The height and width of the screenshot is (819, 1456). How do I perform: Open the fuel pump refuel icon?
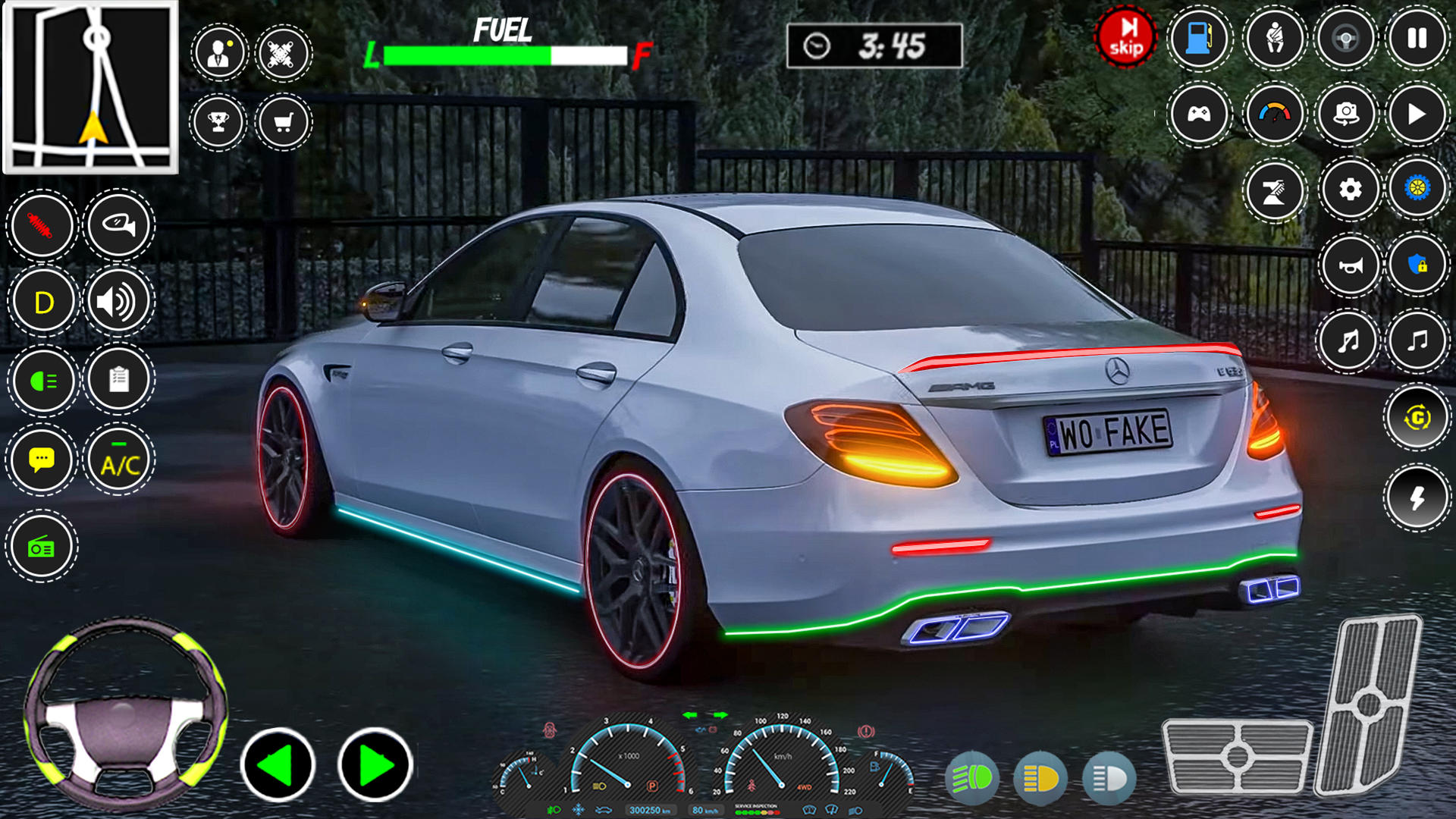(x=1199, y=38)
